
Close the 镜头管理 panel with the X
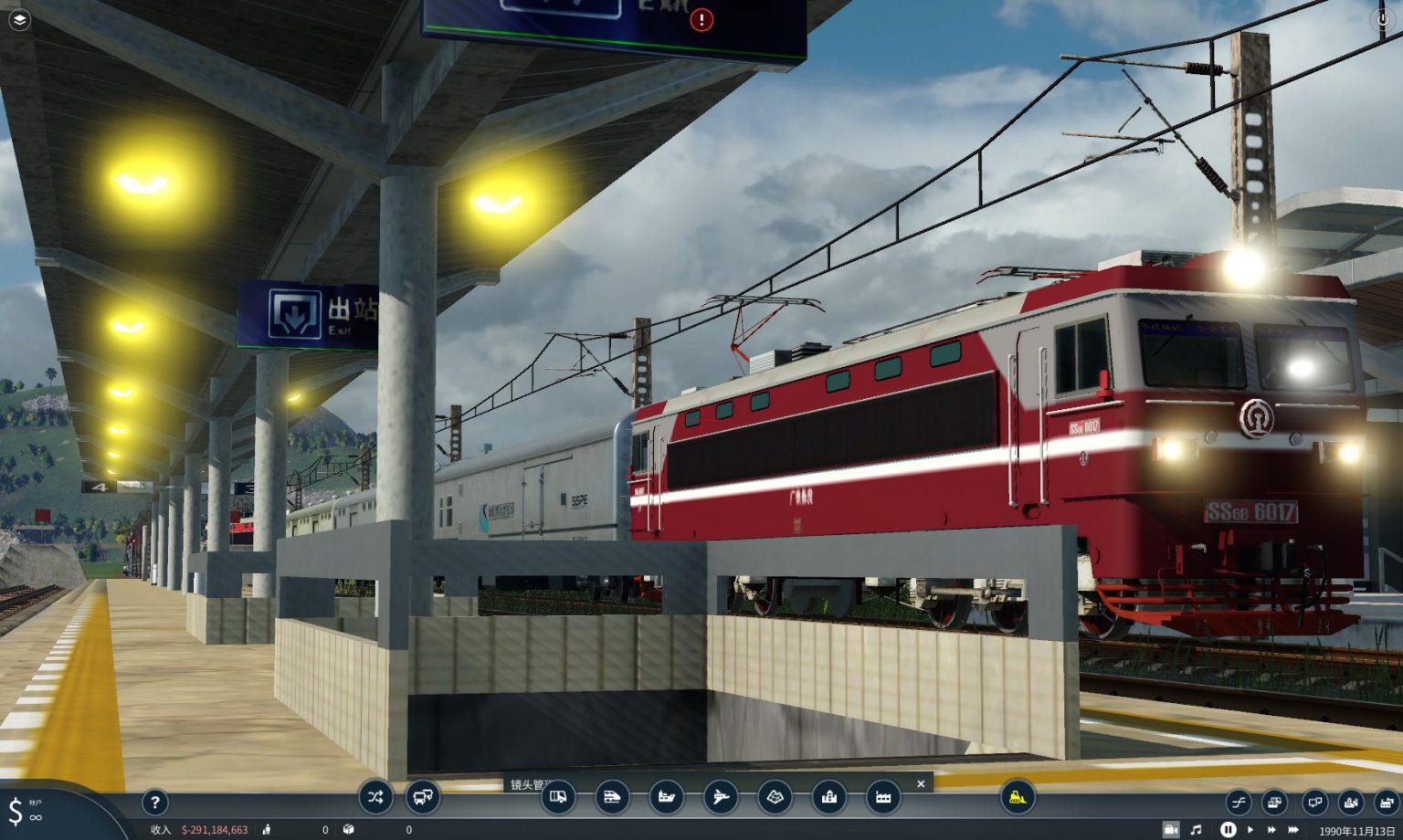[920, 784]
